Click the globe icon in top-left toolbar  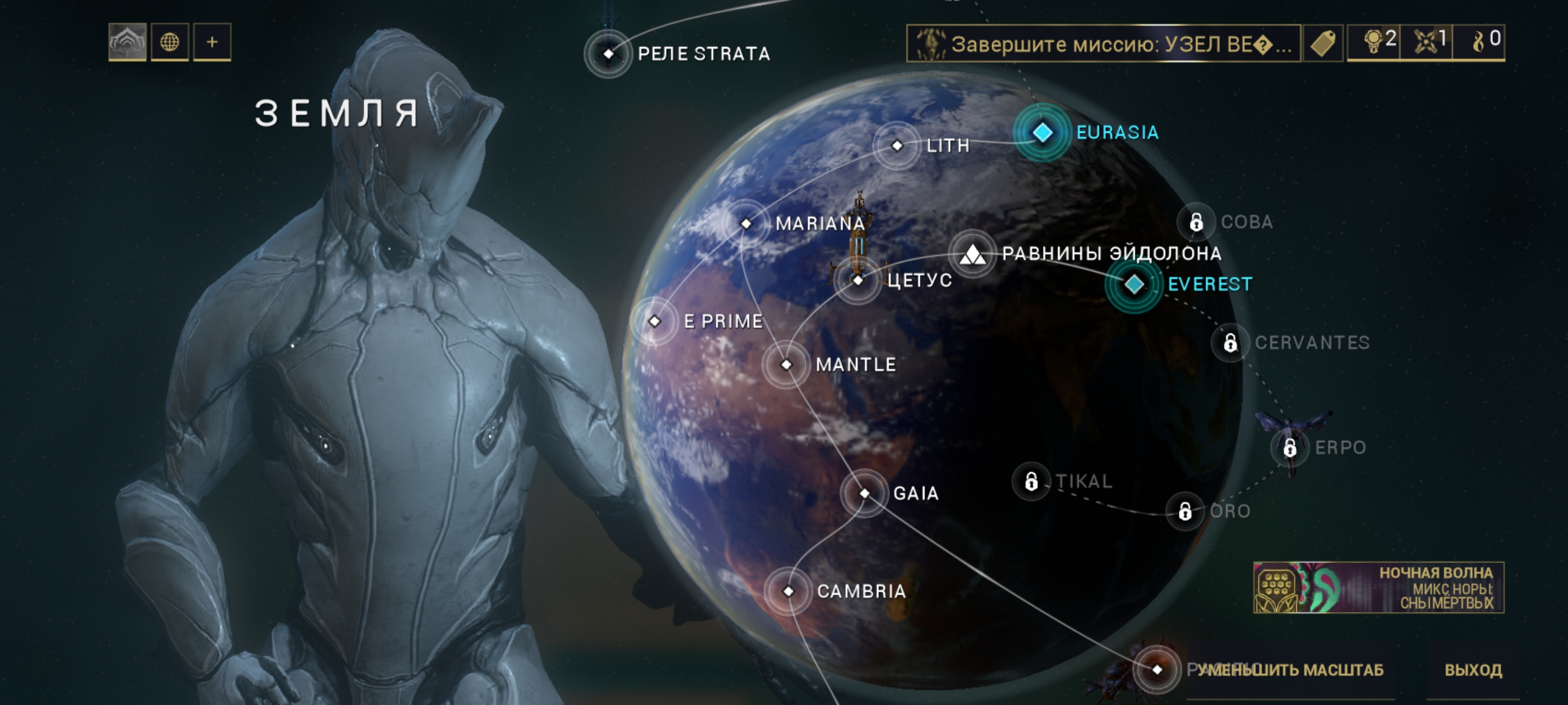[x=169, y=42]
